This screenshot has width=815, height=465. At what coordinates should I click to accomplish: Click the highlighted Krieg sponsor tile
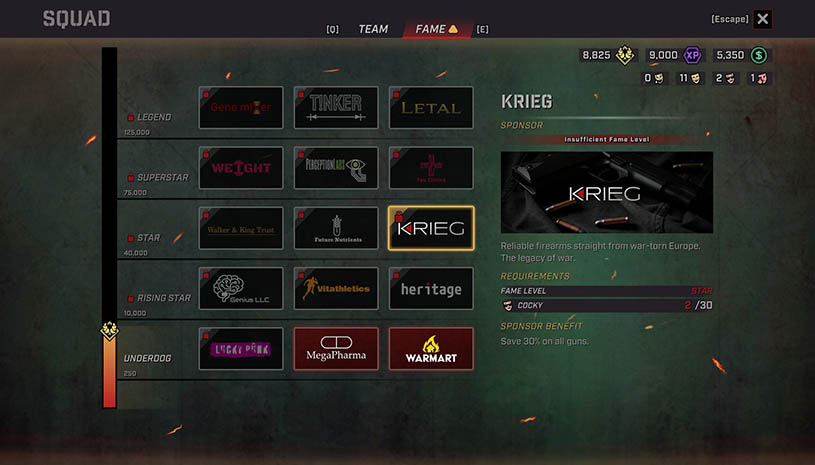(x=431, y=228)
